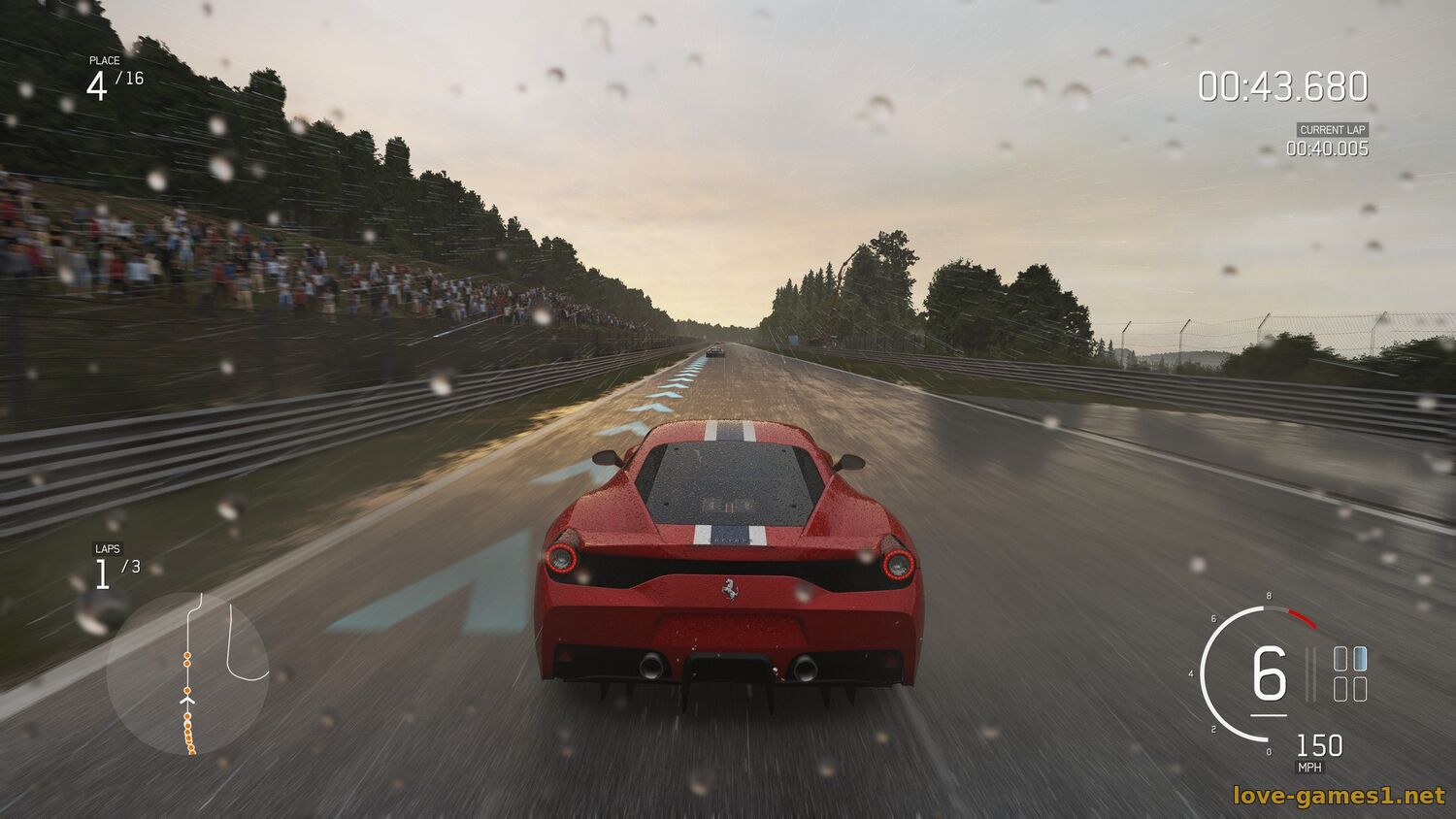Click the circular track minimap
1456x819 pixels.
tap(187, 673)
